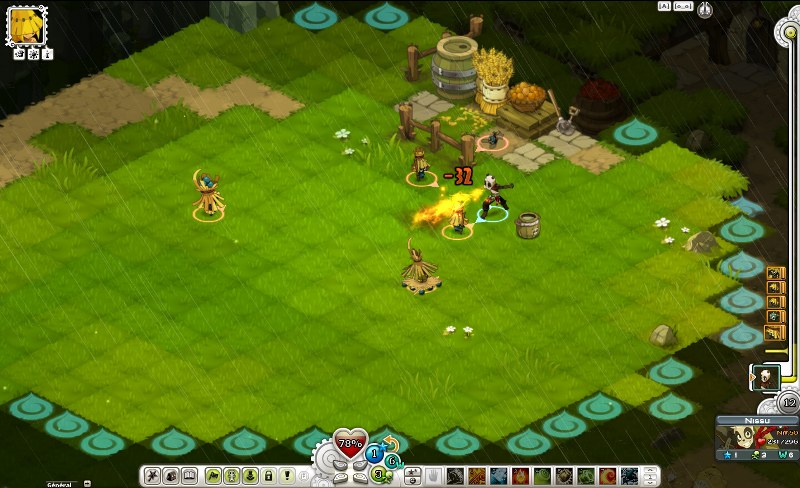Viewport: 800px width, 488px height.
Task: Select the panda fighter in turn timeline
Action: 765,377
